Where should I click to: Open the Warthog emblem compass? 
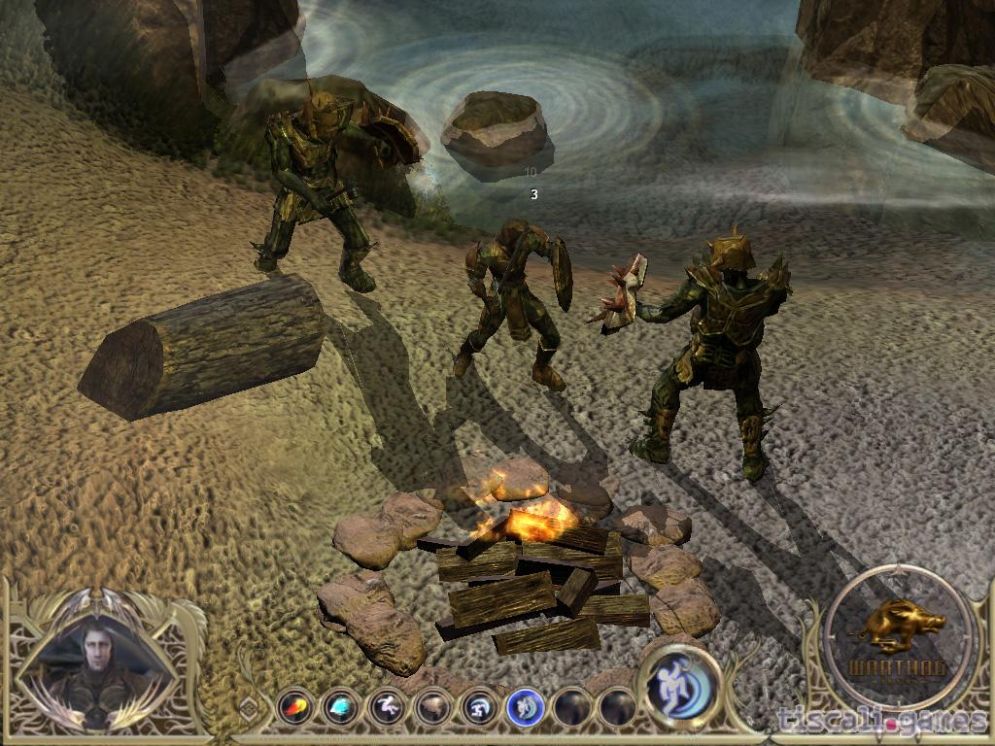click(x=898, y=637)
